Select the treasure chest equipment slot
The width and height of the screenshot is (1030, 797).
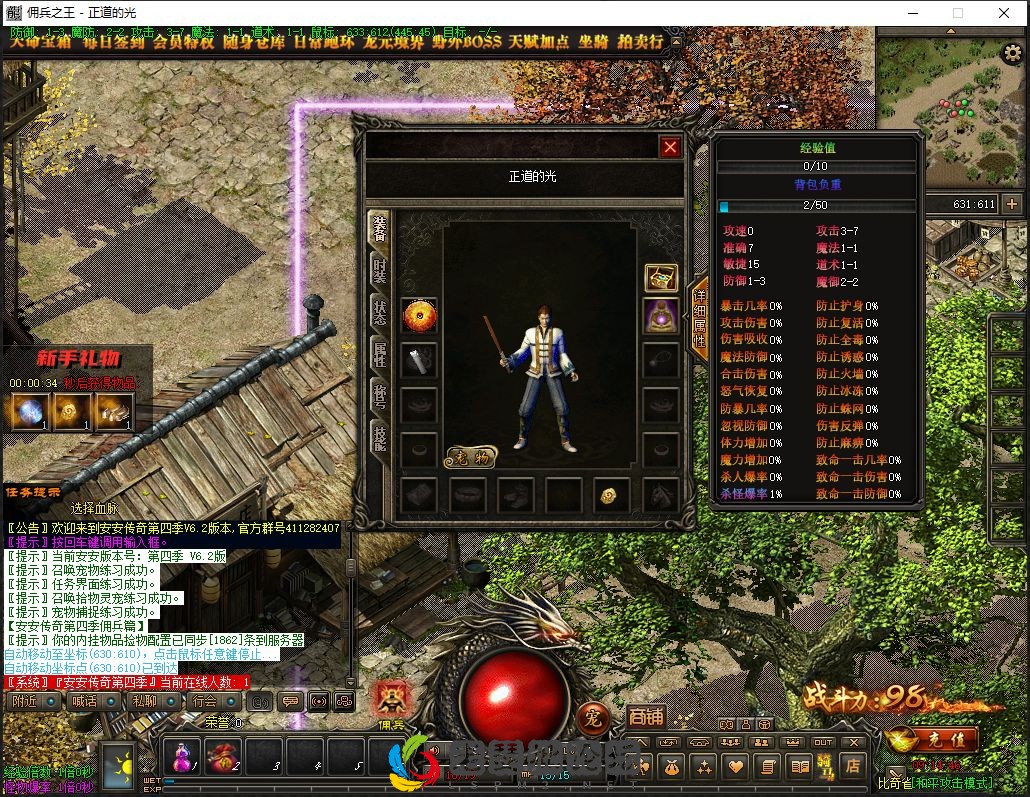[660, 276]
